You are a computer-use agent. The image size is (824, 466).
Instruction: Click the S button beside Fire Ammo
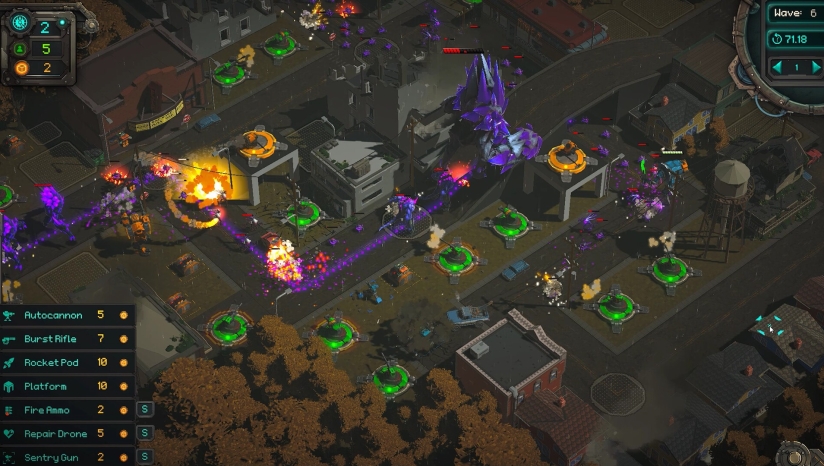point(144,410)
